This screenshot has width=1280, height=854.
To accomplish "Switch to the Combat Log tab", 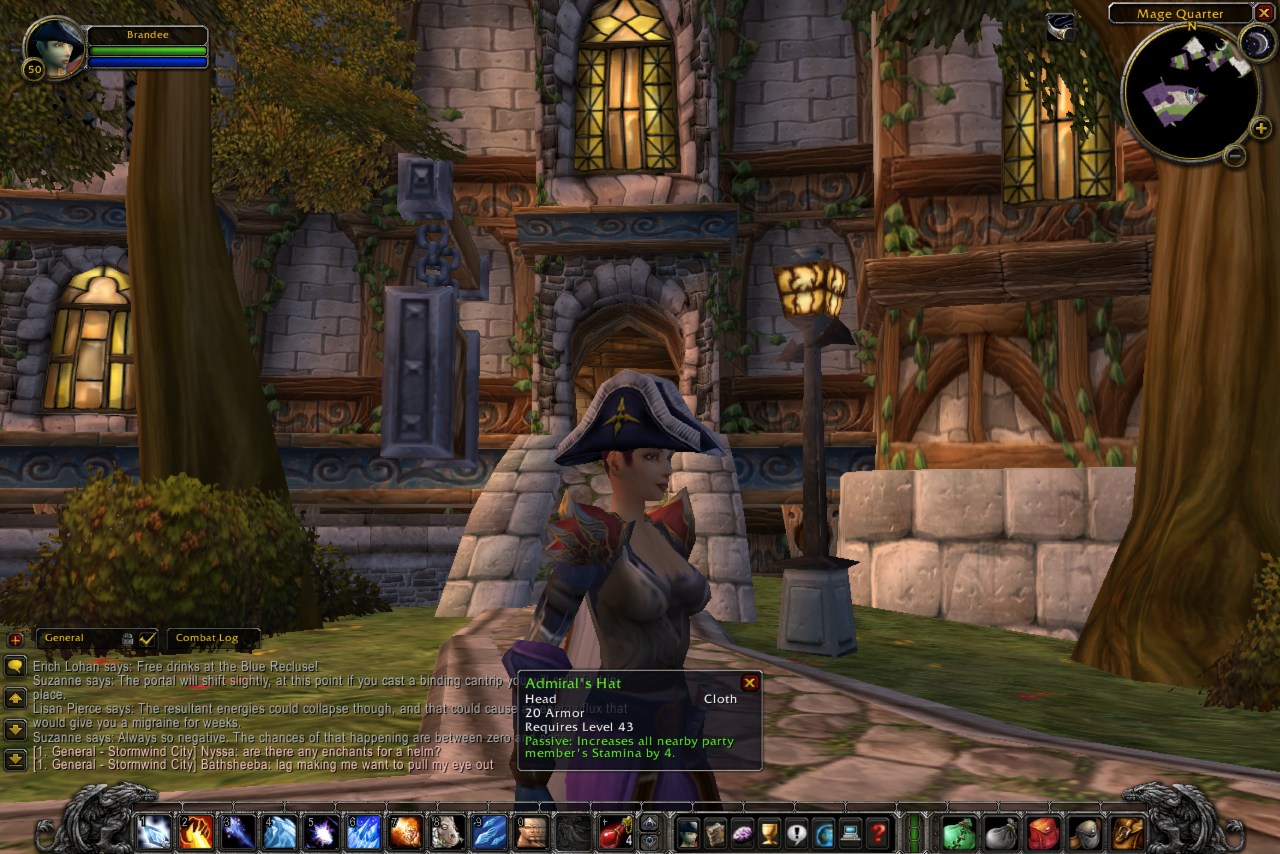I will click(207, 638).
